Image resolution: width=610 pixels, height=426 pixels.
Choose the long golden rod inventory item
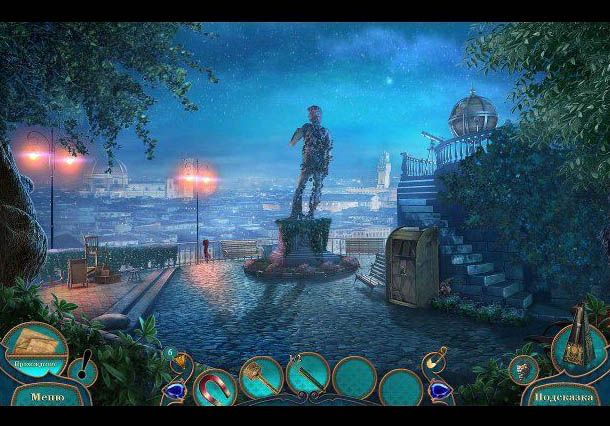click(x=307, y=374)
